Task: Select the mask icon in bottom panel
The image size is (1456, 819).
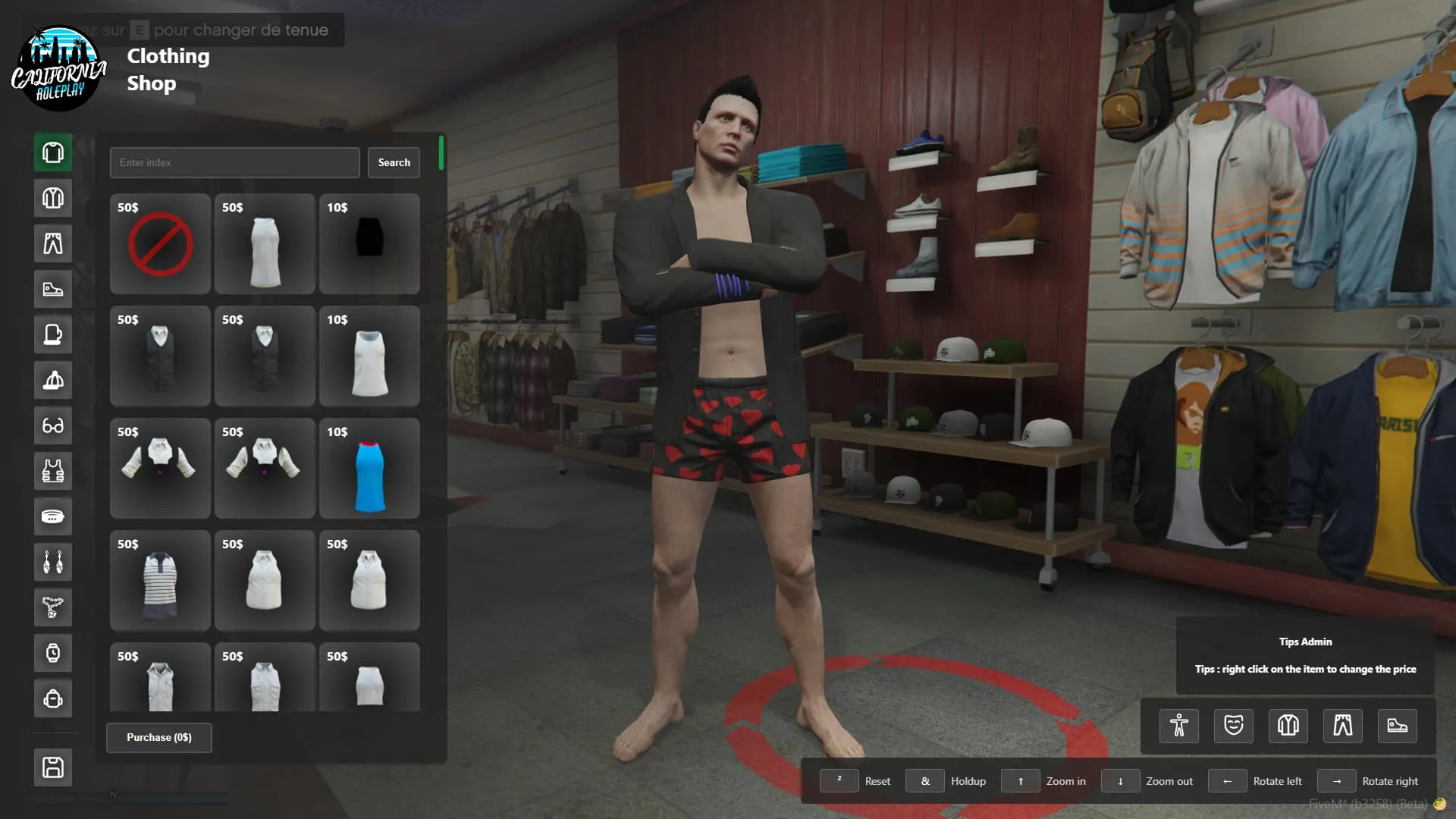Action: (1234, 726)
